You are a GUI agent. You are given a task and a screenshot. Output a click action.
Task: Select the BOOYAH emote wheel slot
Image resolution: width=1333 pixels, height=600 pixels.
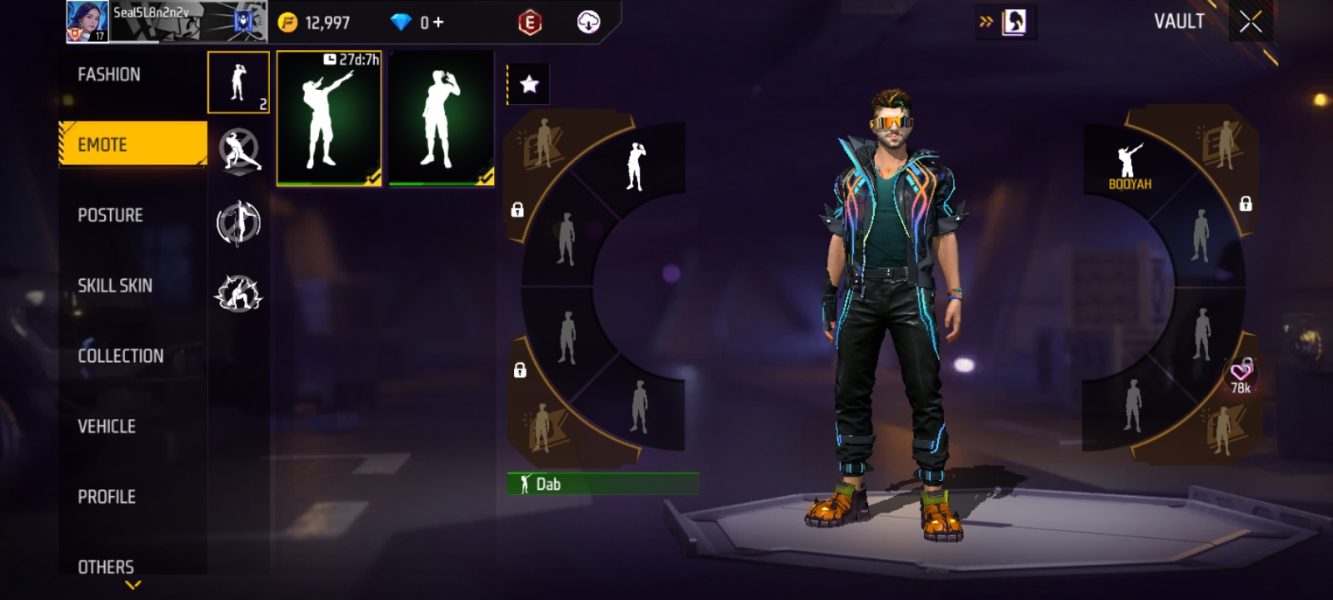1130,166
